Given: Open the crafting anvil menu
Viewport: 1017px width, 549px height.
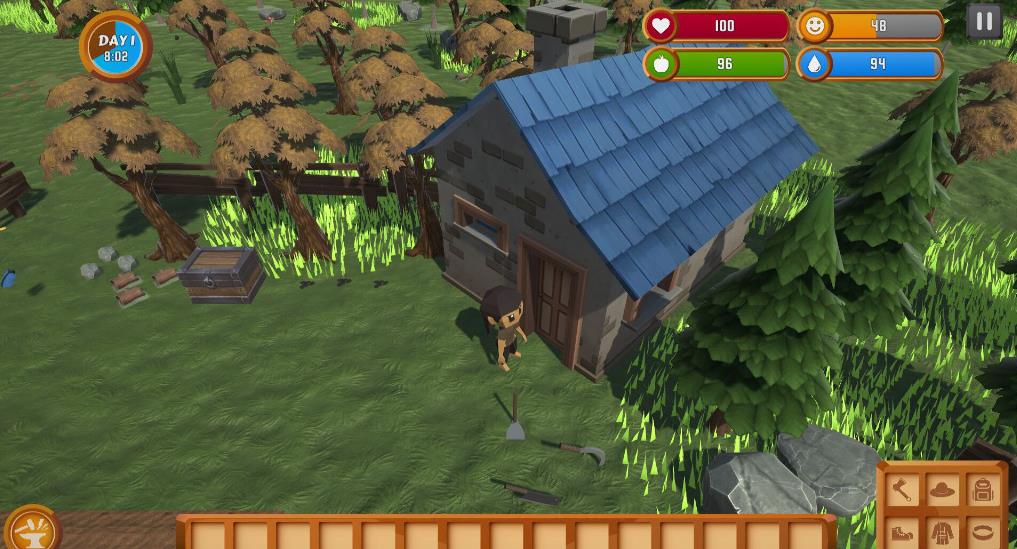Looking at the screenshot, I should click(x=32, y=529).
